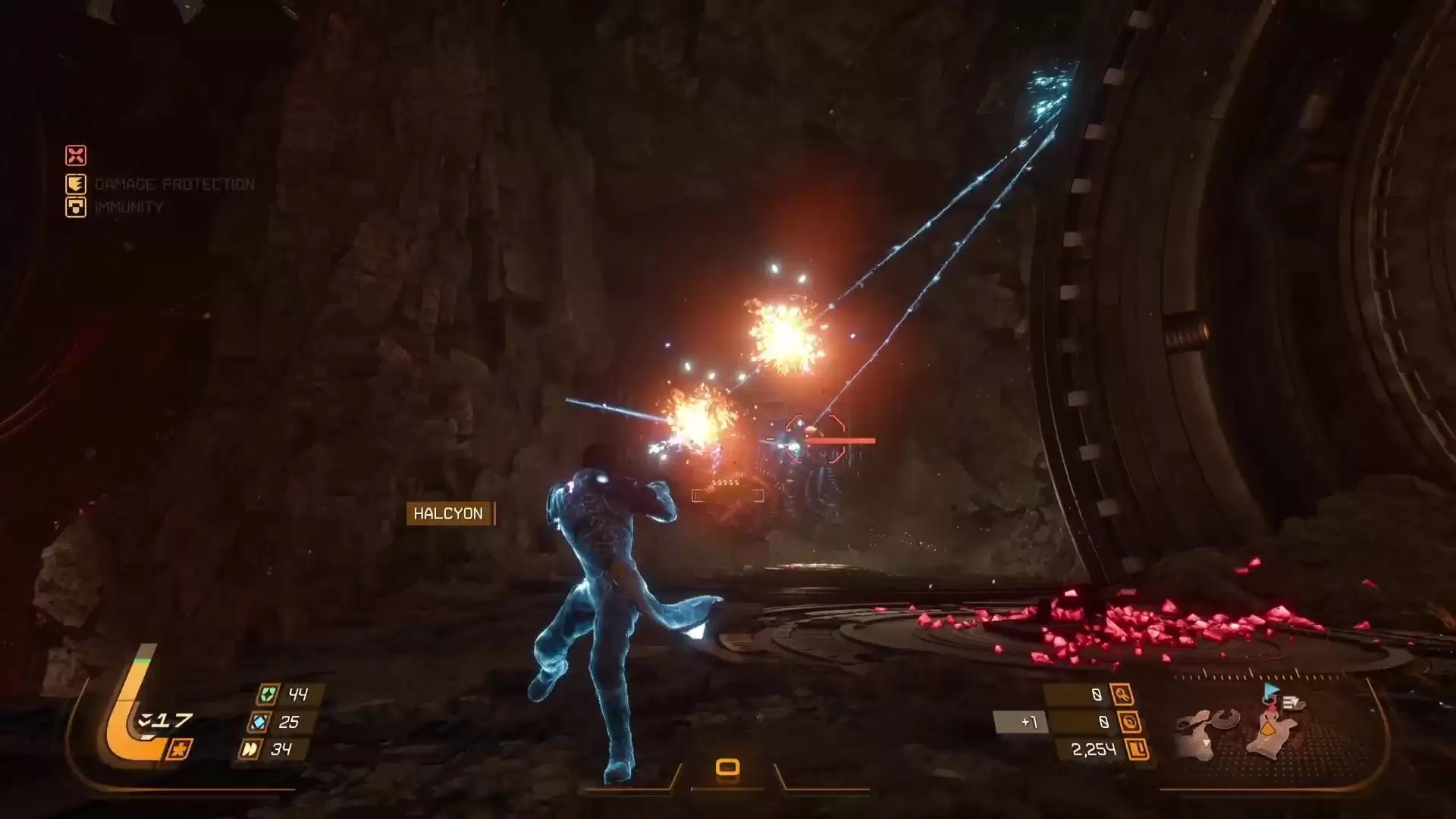Select the Immunity status icon
This screenshot has height=819, width=1456.
click(x=76, y=207)
